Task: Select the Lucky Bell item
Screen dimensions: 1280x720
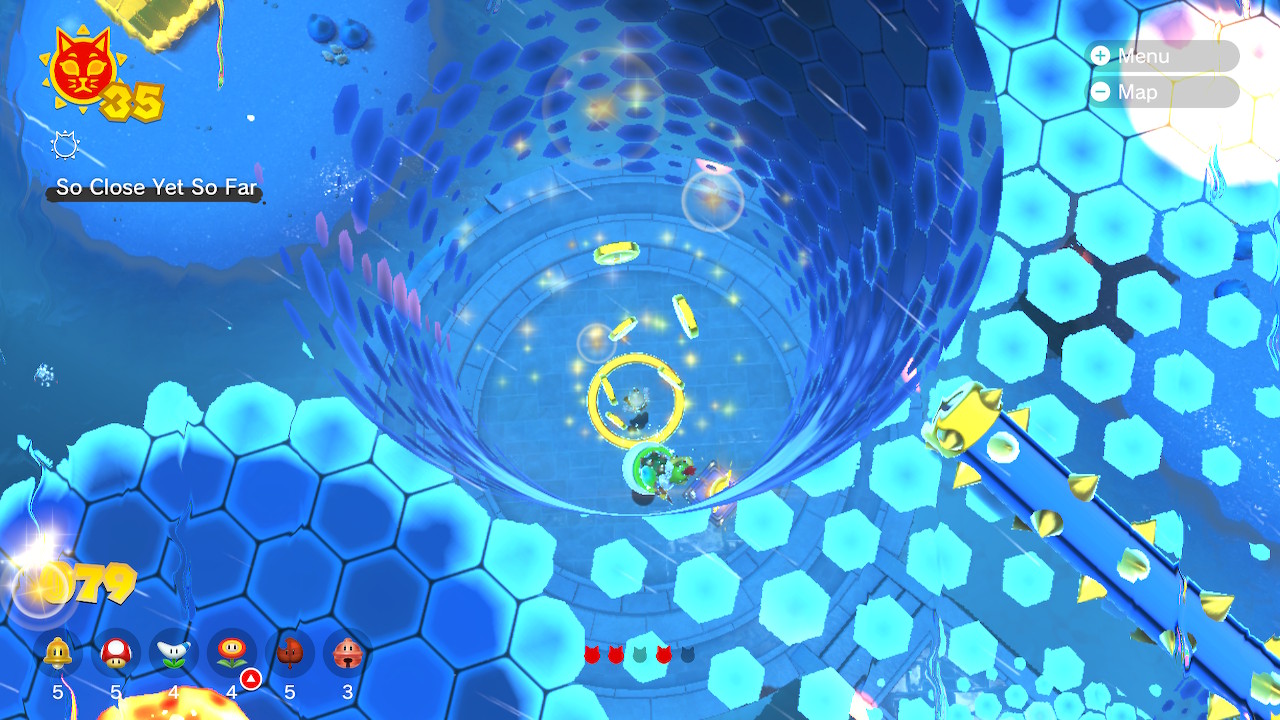Action: coord(348,654)
